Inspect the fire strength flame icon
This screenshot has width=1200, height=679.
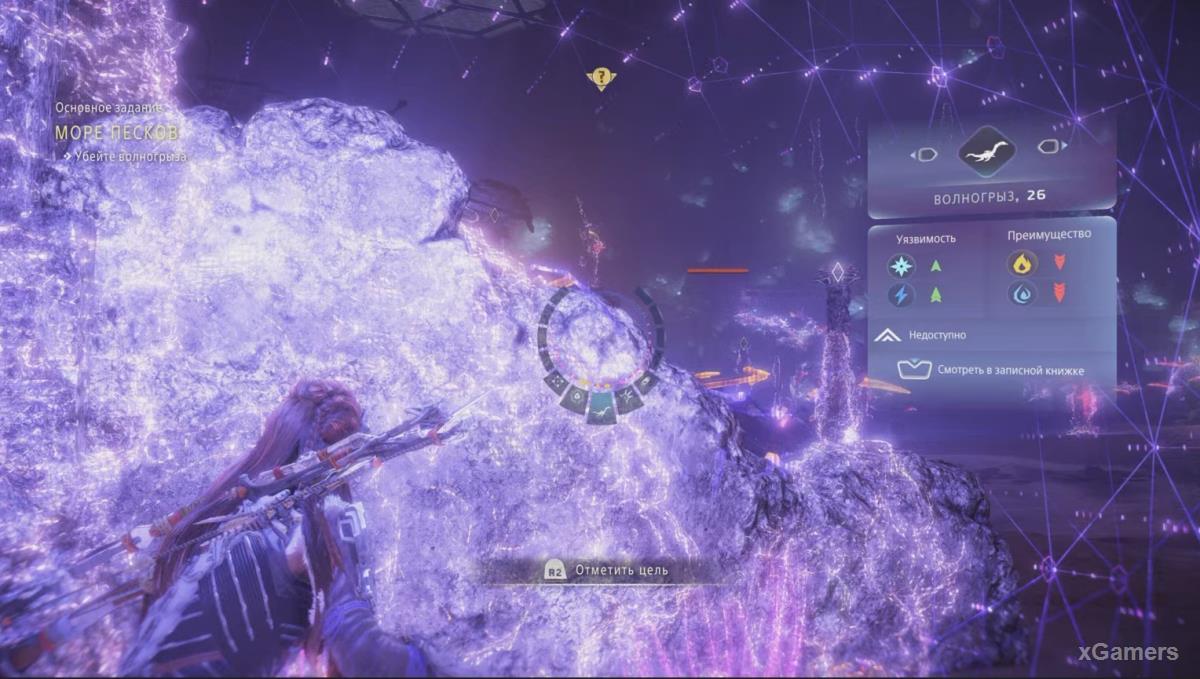pos(1022,264)
